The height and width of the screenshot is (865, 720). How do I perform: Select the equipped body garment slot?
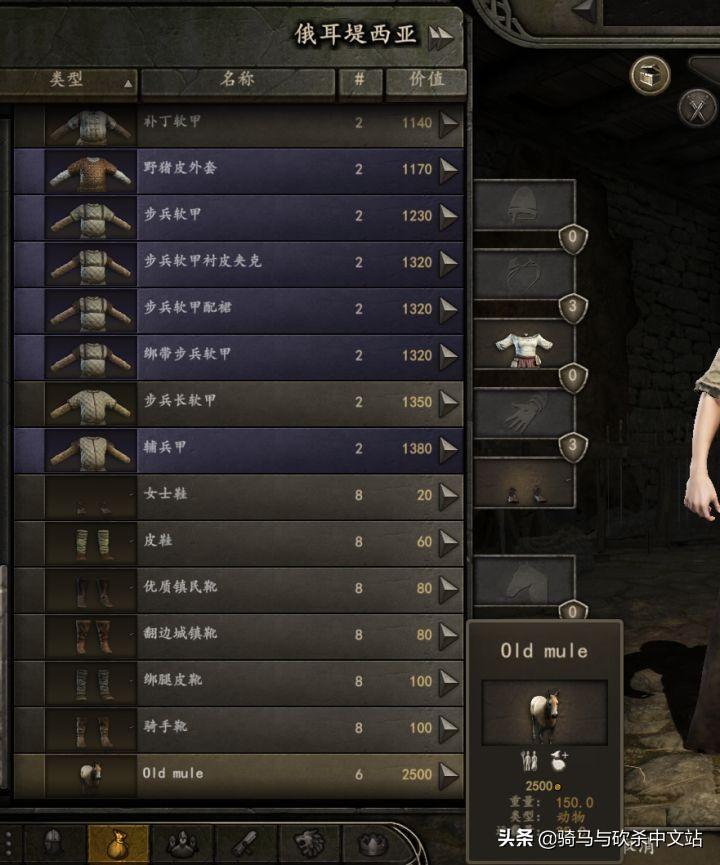pyautogui.click(x=524, y=346)
